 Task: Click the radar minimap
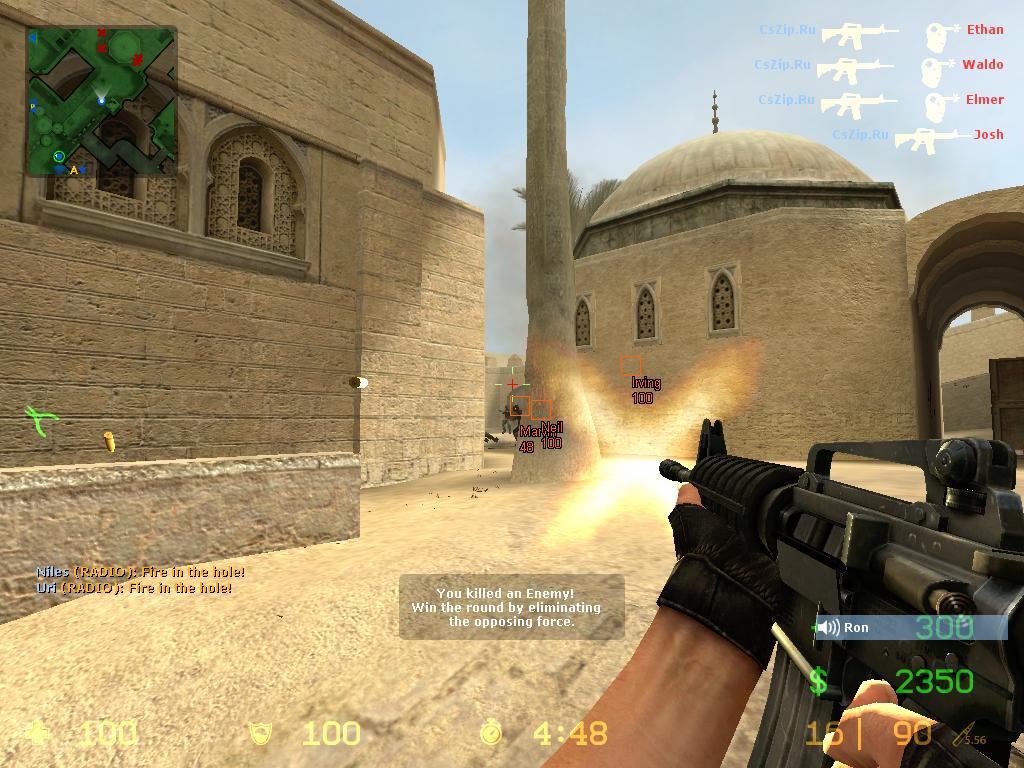pos(102,101)
